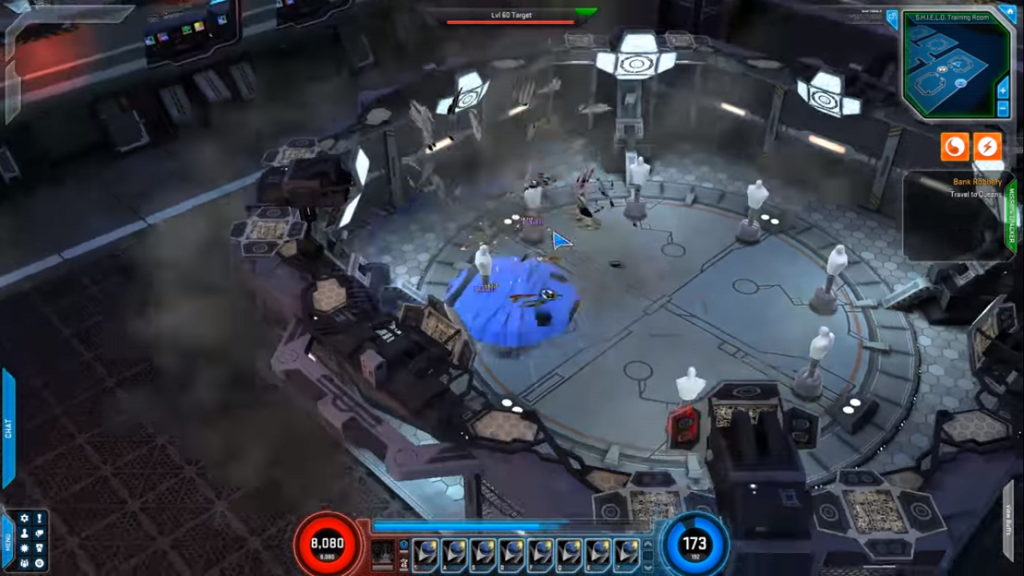Toggle the green Mission Tracker tab
Image resolution: width=1024 pixels, height=576 pixels.
(1010, 216)
